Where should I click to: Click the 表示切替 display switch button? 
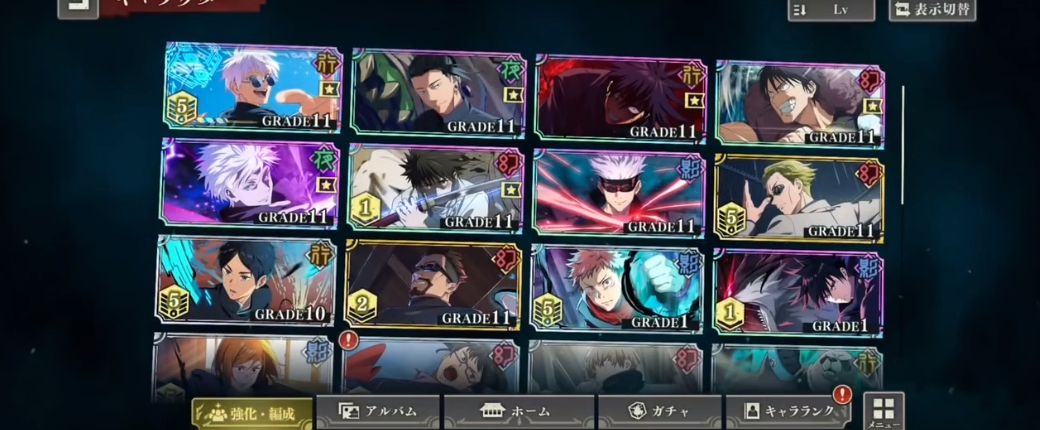[x=932, y=9]
